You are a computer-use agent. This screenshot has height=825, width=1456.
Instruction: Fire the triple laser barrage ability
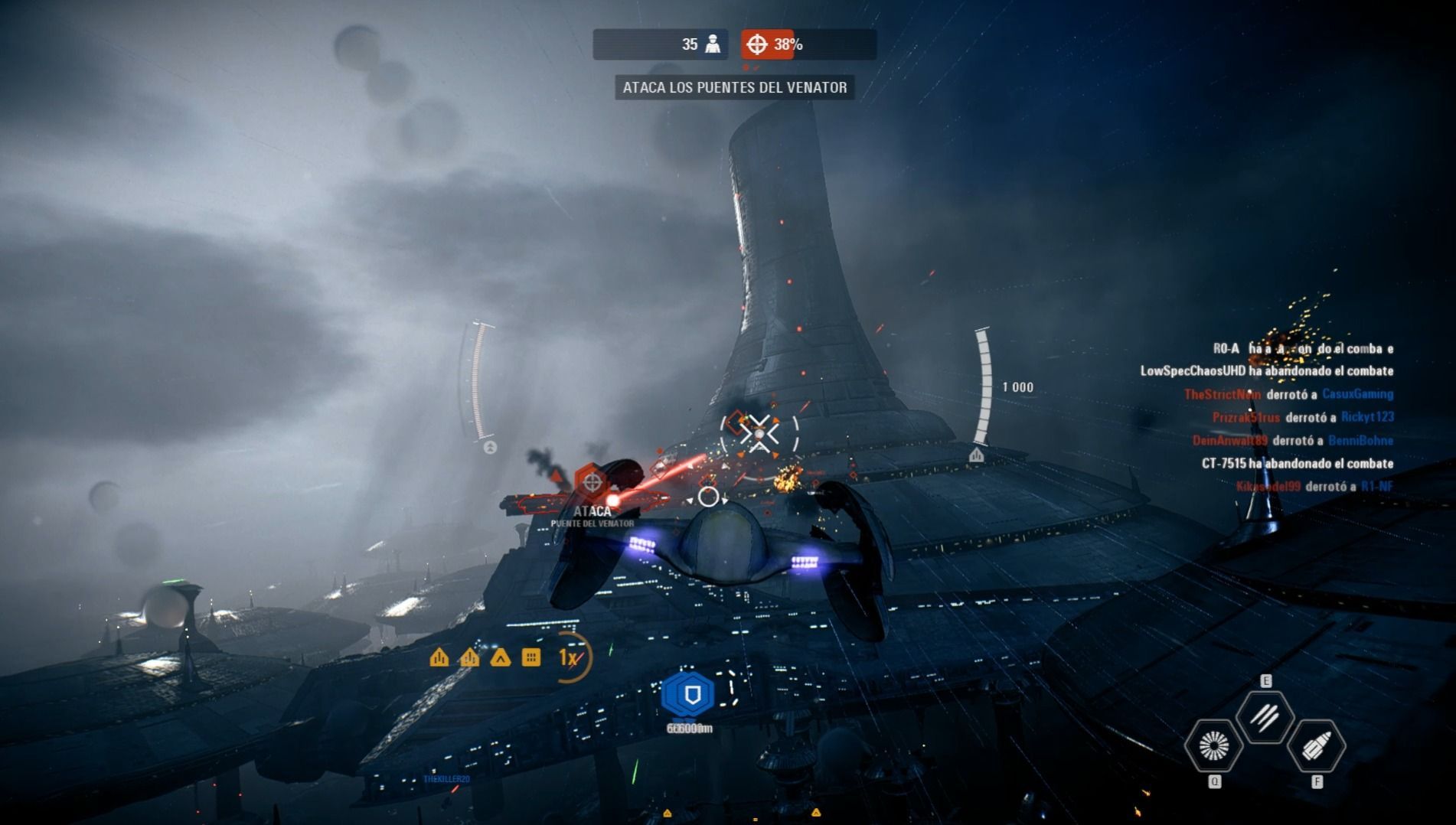tap(1265, 717)
